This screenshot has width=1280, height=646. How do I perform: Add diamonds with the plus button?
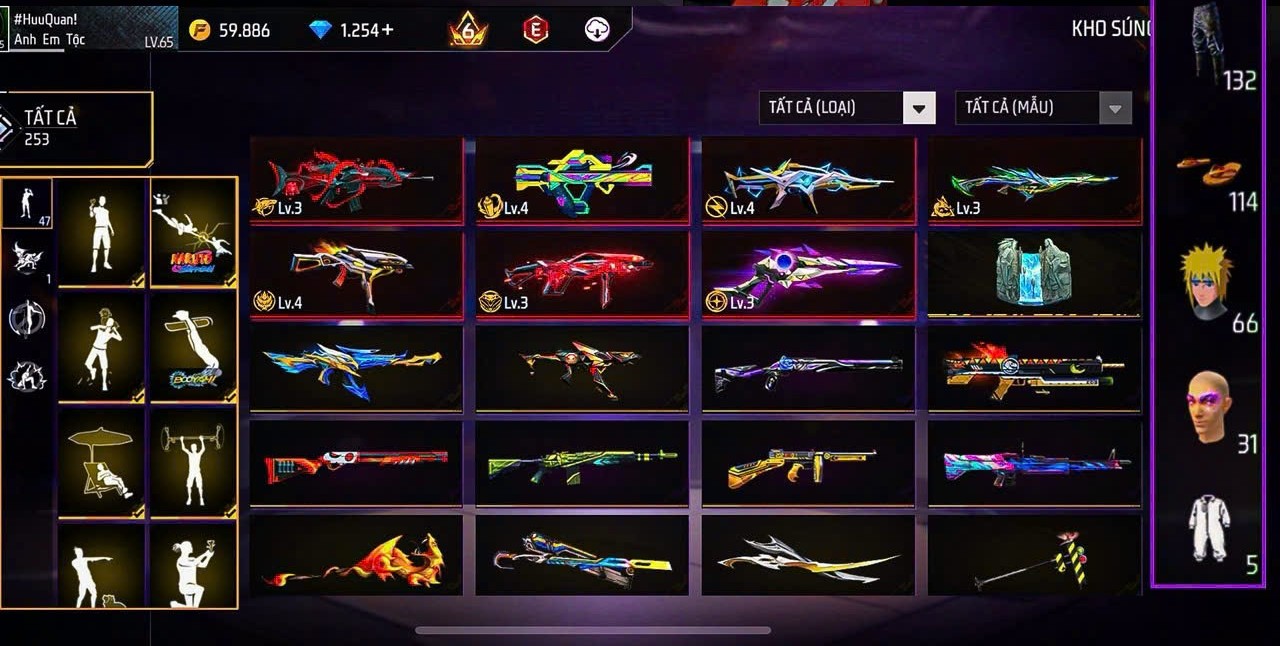pos(388,30)
